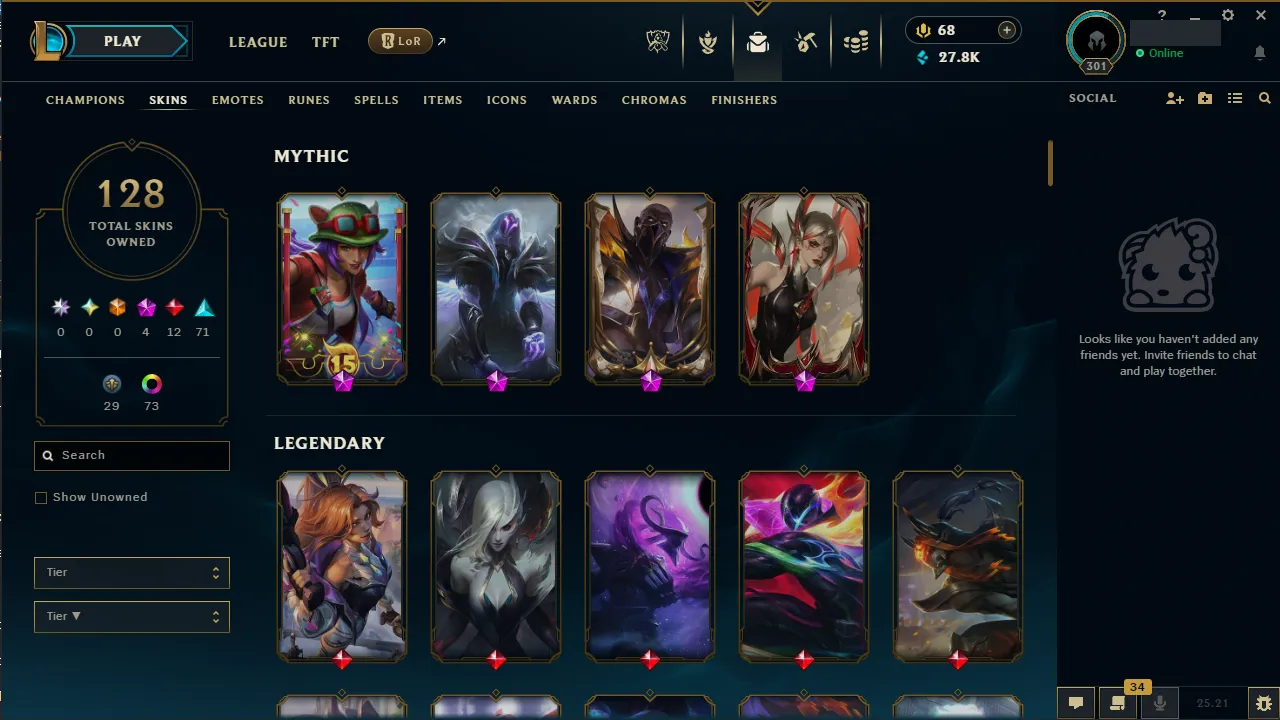
Task: Open Hextech crafting with the hammer icon
Action: (806, 41)
